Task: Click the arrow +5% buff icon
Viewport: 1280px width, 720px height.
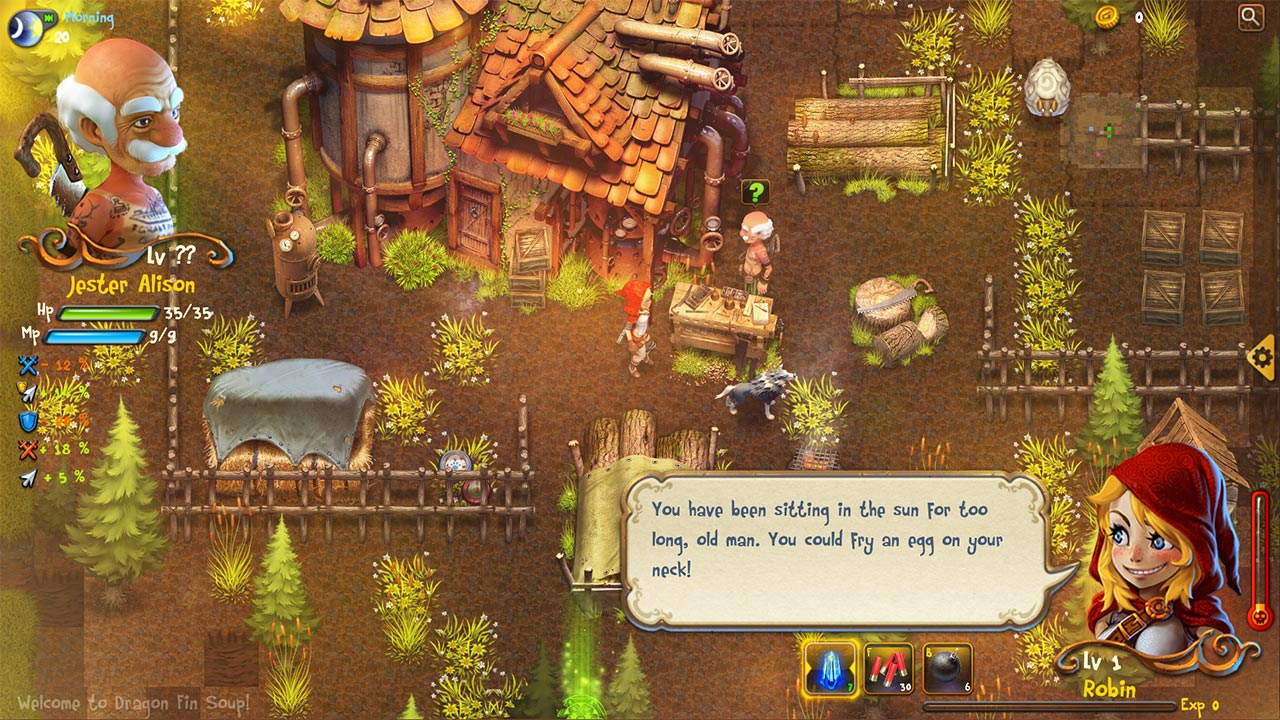Action: [28, 477]
